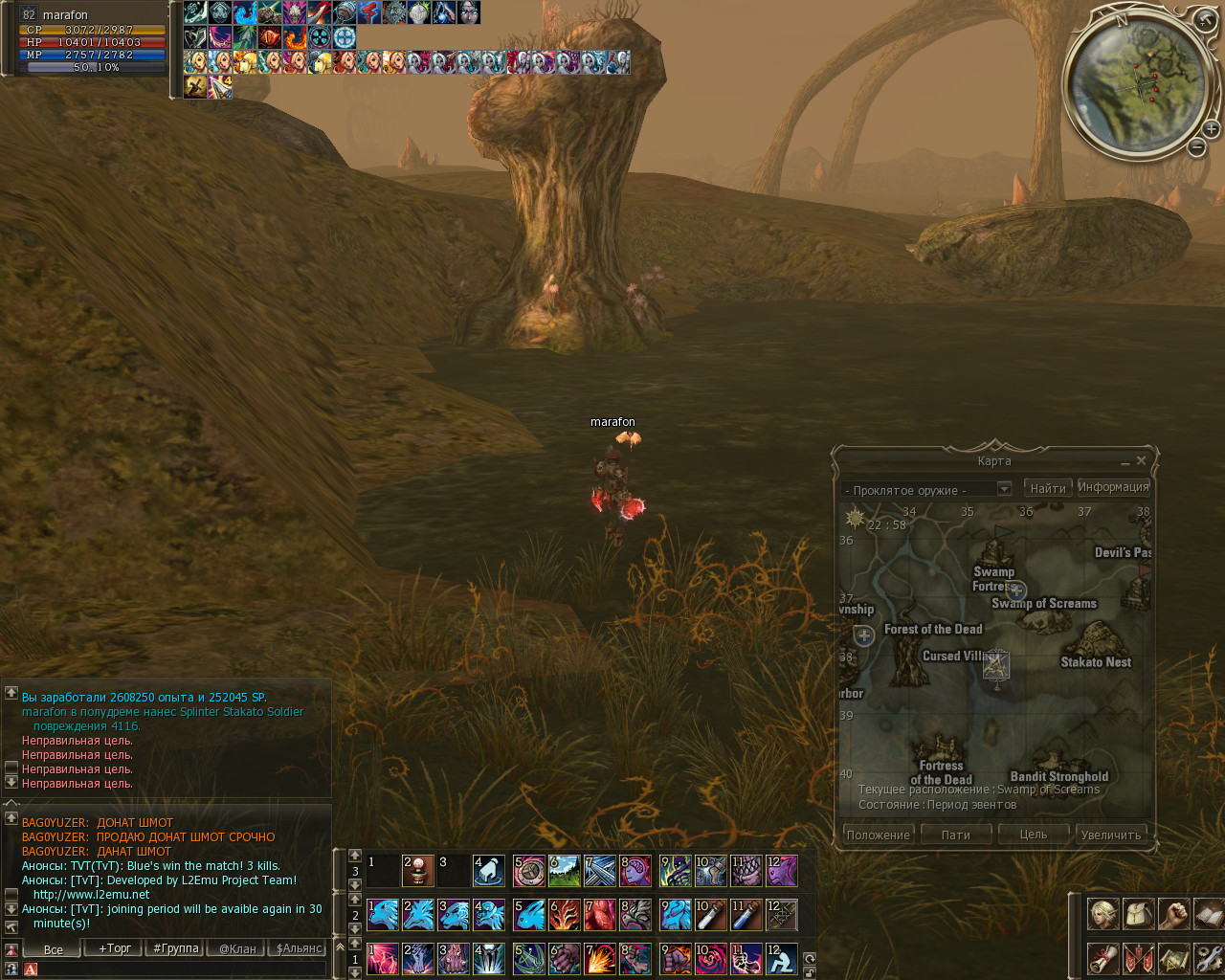Minimize the Карта map window
1225x980 pixels.
point(1125,462)
